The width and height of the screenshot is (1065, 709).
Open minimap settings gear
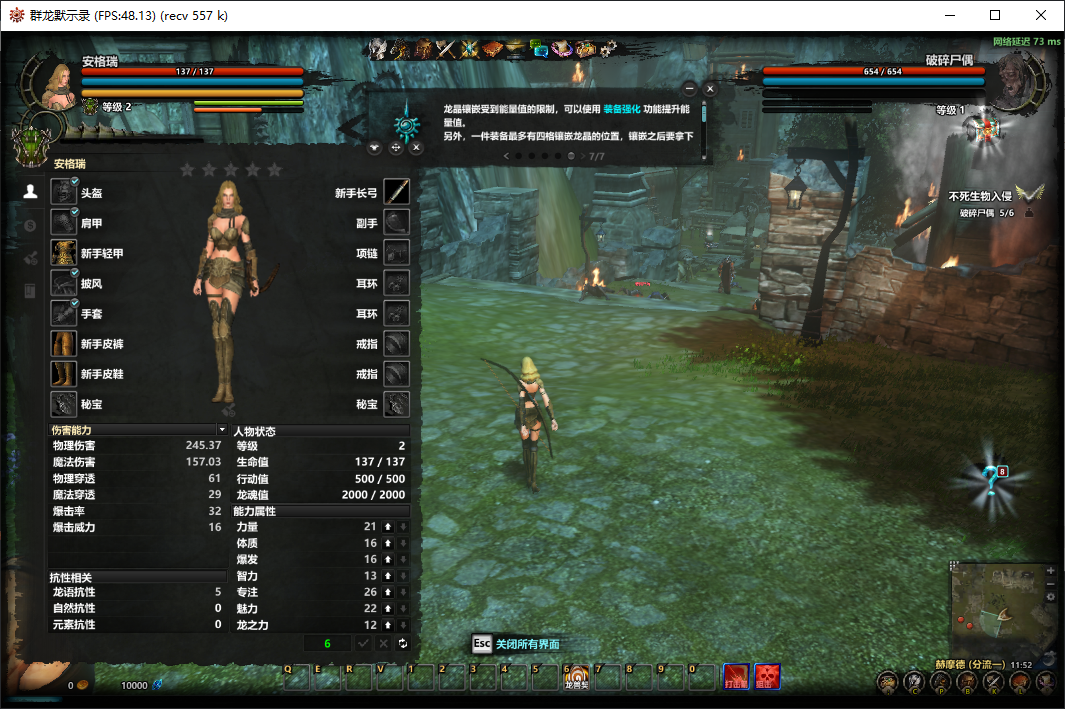(1050, 596)
